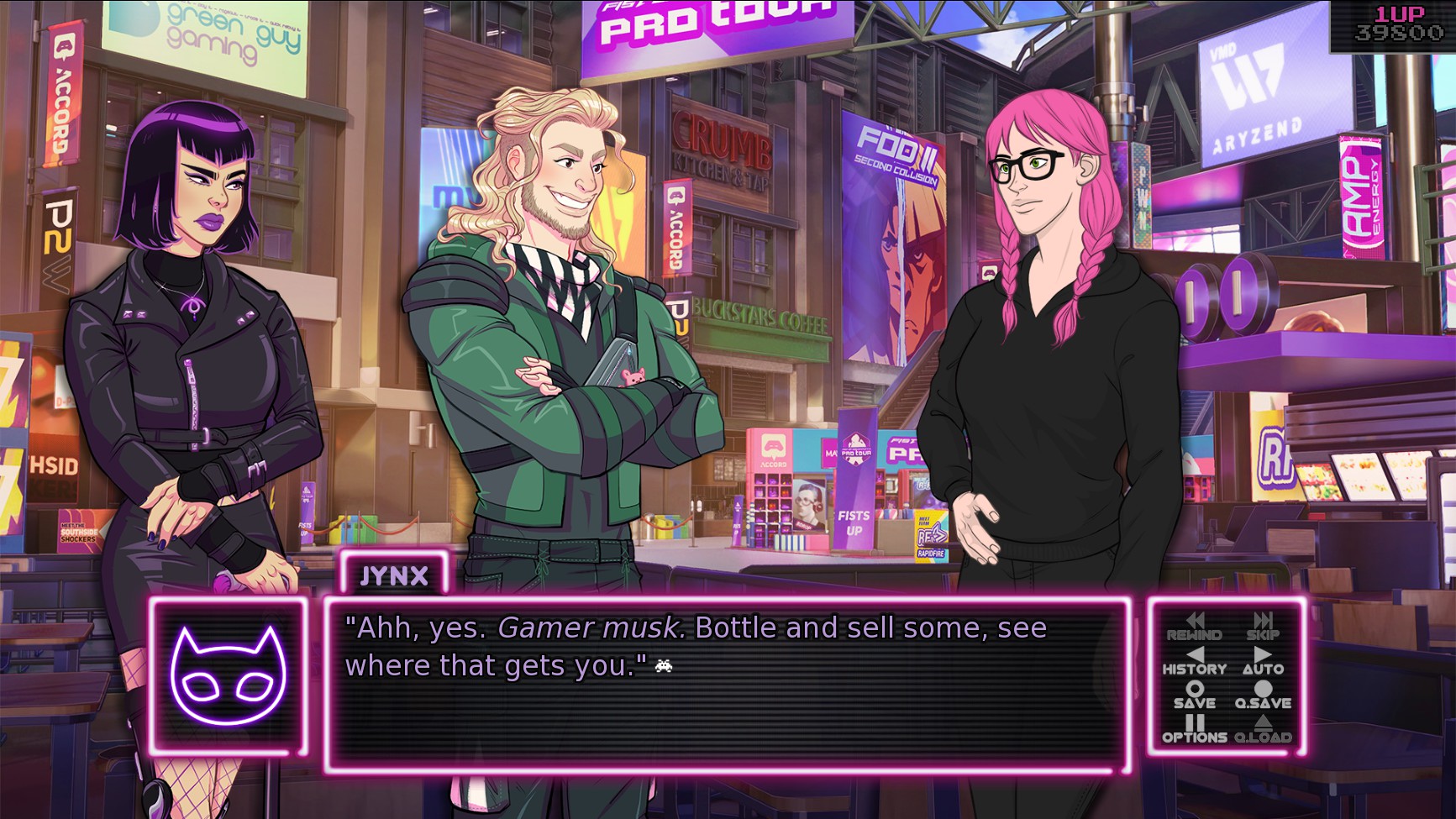Viewport: 1456px width, 819px height.
Task: Open the Options menu
Action: [x=1194, y=729]
